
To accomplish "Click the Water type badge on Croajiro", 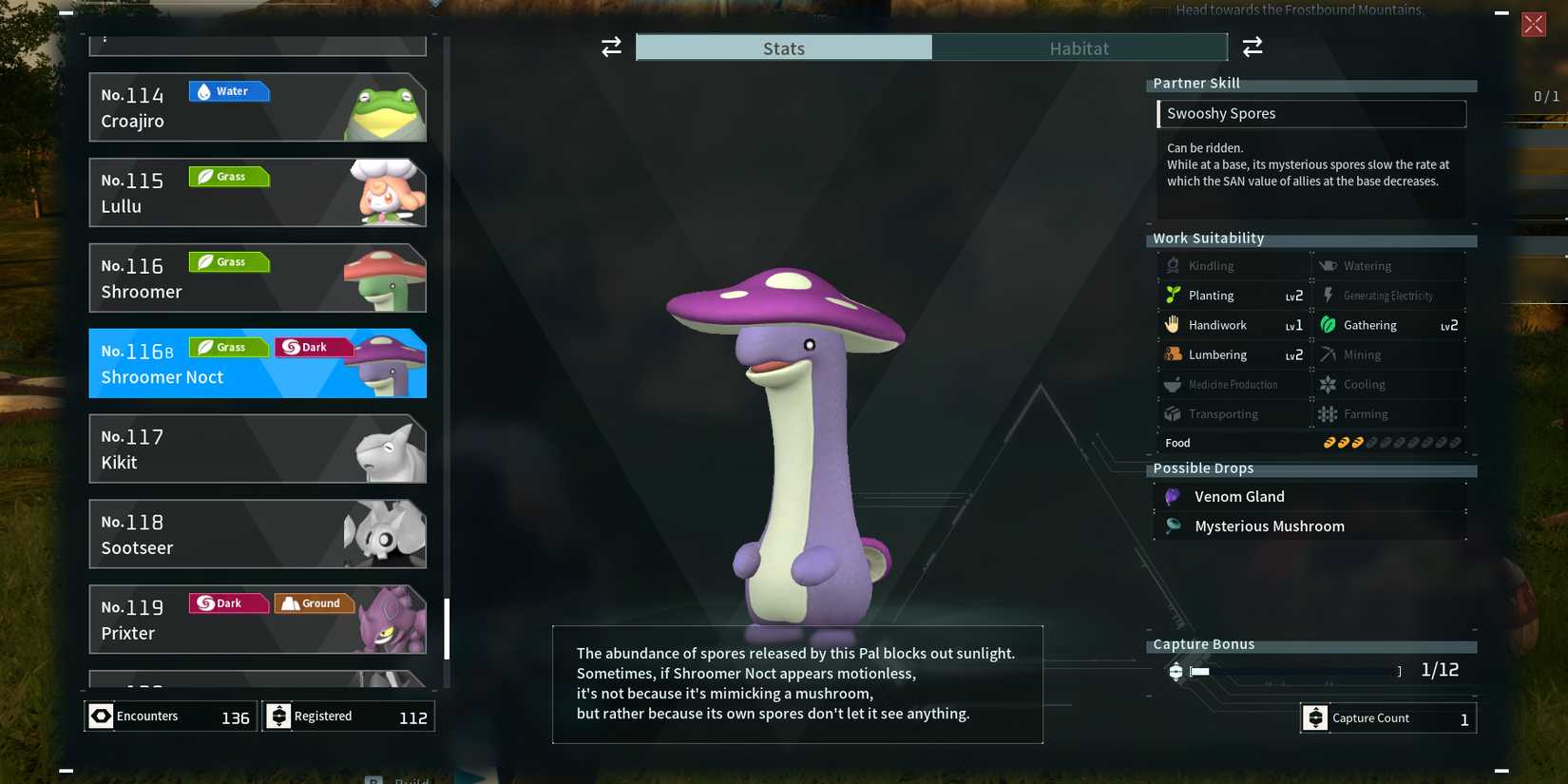I will click(x=228, y=91).
